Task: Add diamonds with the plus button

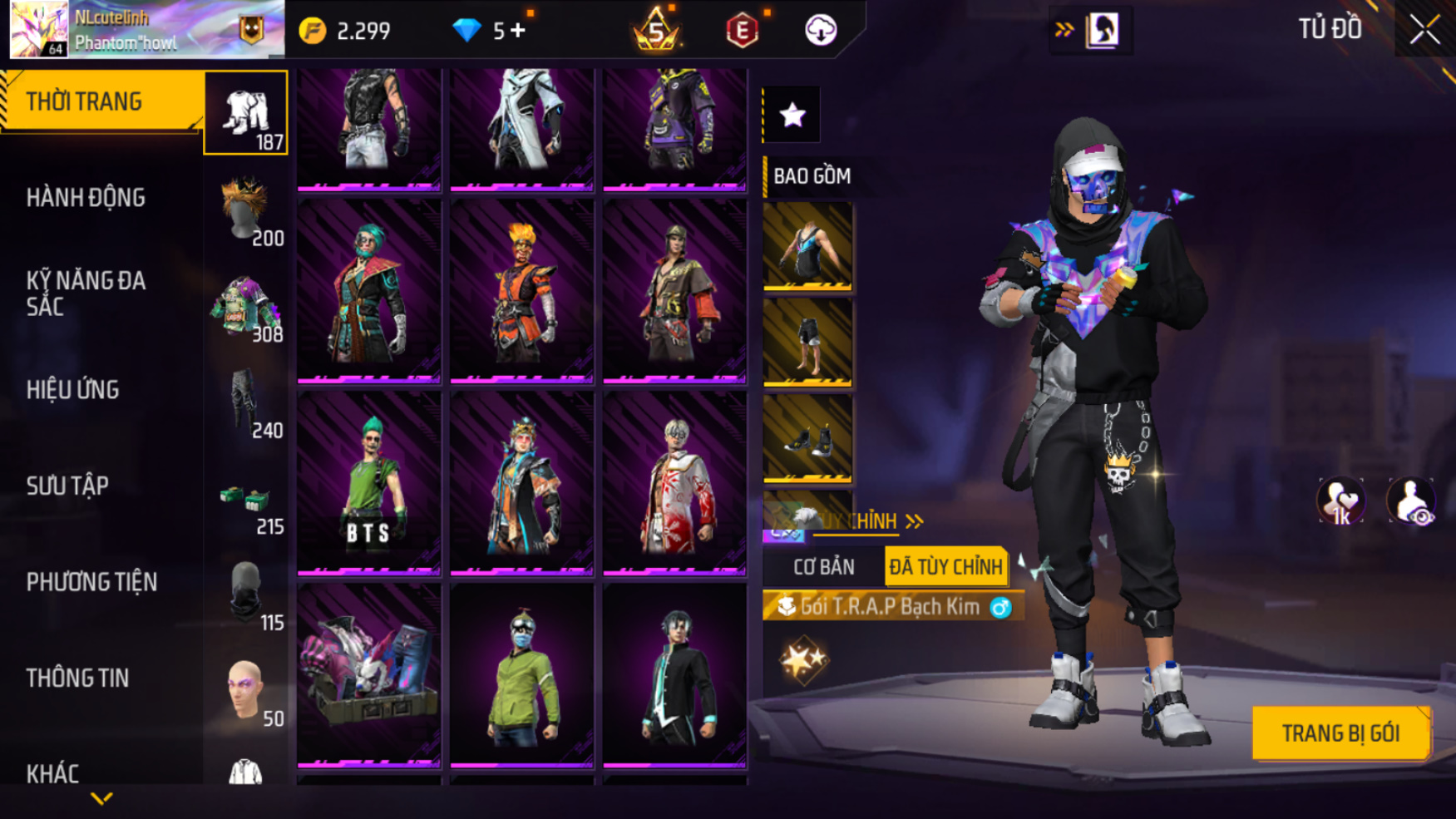Action: click(518, 31)
